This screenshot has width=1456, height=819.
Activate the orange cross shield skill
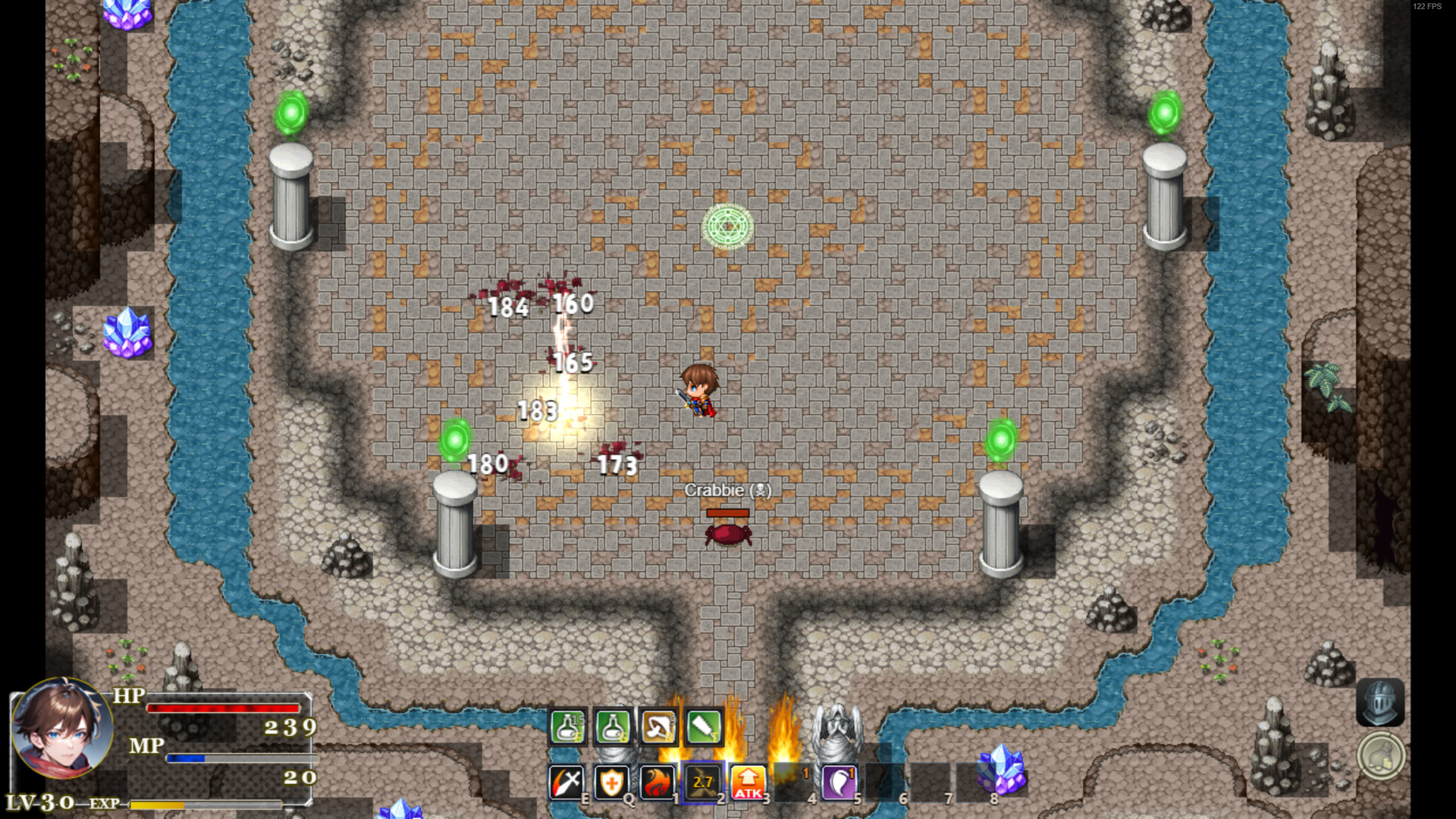click(612, 783)
